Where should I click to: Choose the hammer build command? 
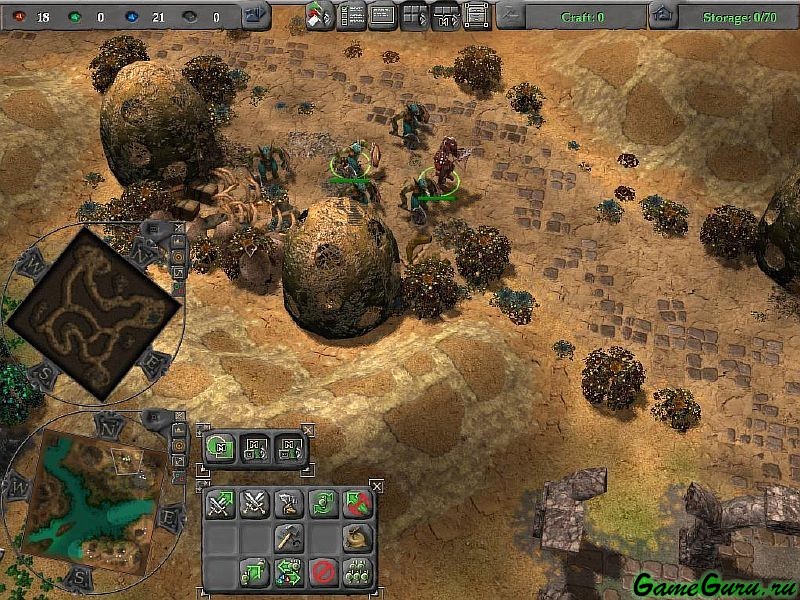click(288, 537)
